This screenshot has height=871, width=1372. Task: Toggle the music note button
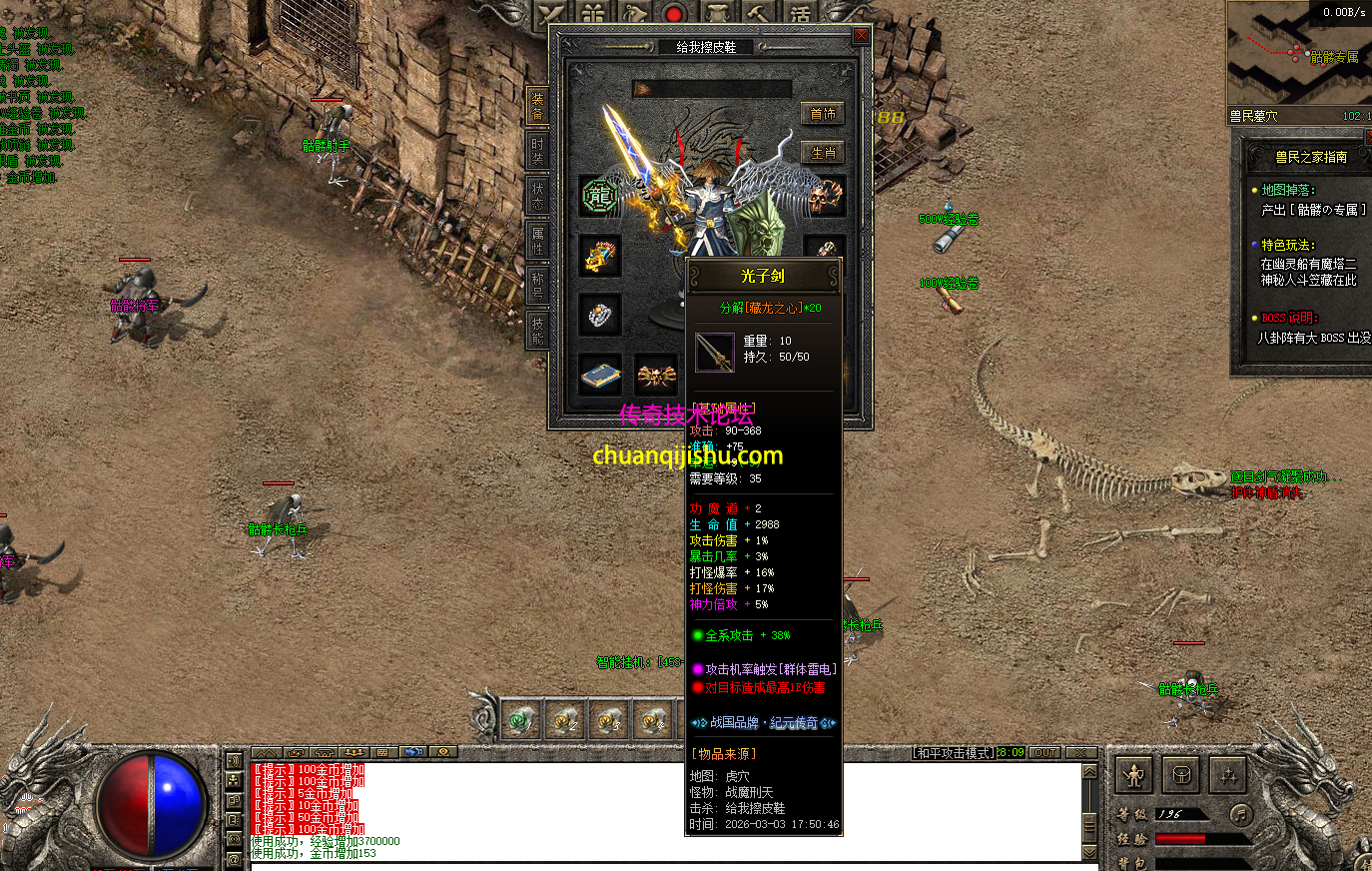[1240, 813]
